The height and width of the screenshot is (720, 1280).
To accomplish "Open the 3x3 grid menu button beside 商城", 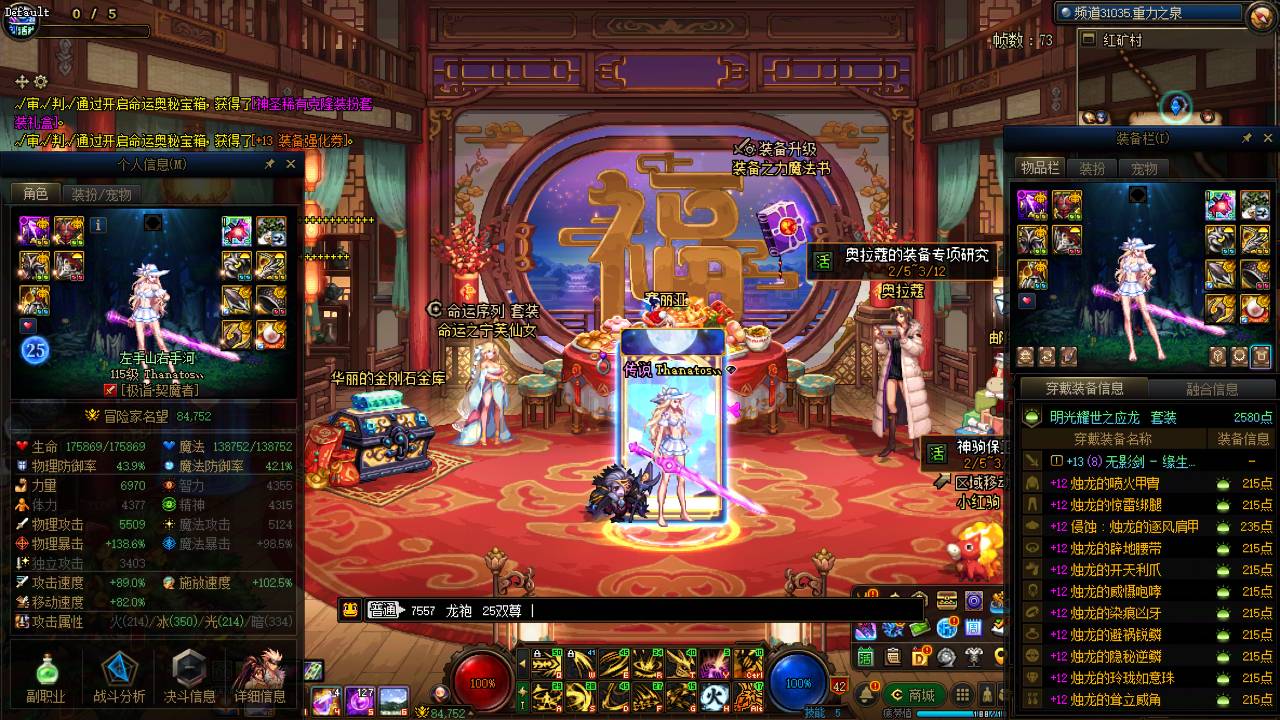I will [962, 694].
